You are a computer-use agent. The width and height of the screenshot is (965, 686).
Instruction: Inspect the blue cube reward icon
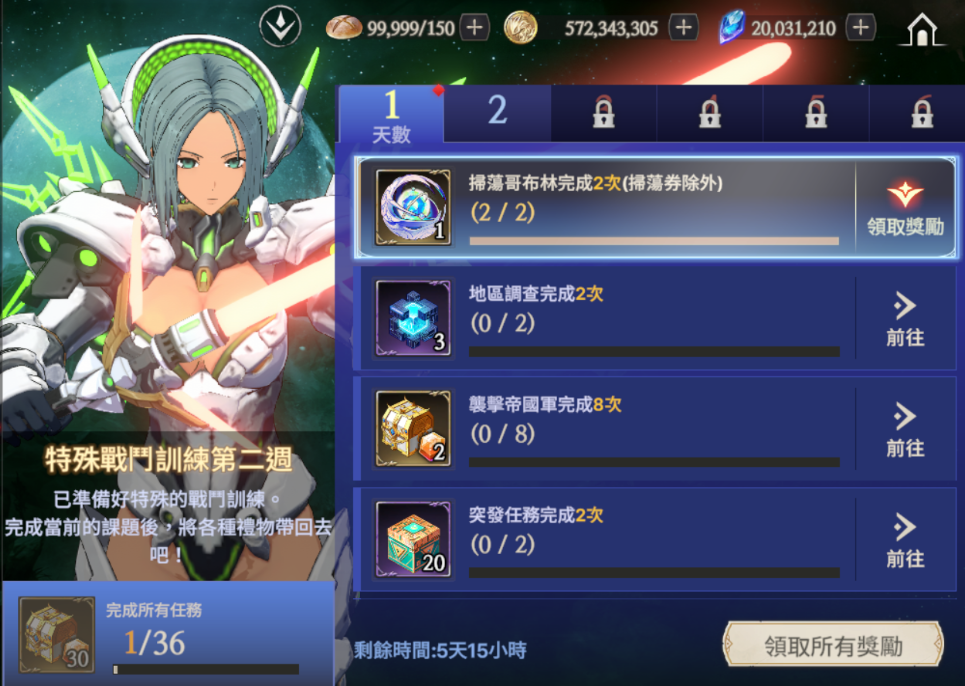pos(412,319)
